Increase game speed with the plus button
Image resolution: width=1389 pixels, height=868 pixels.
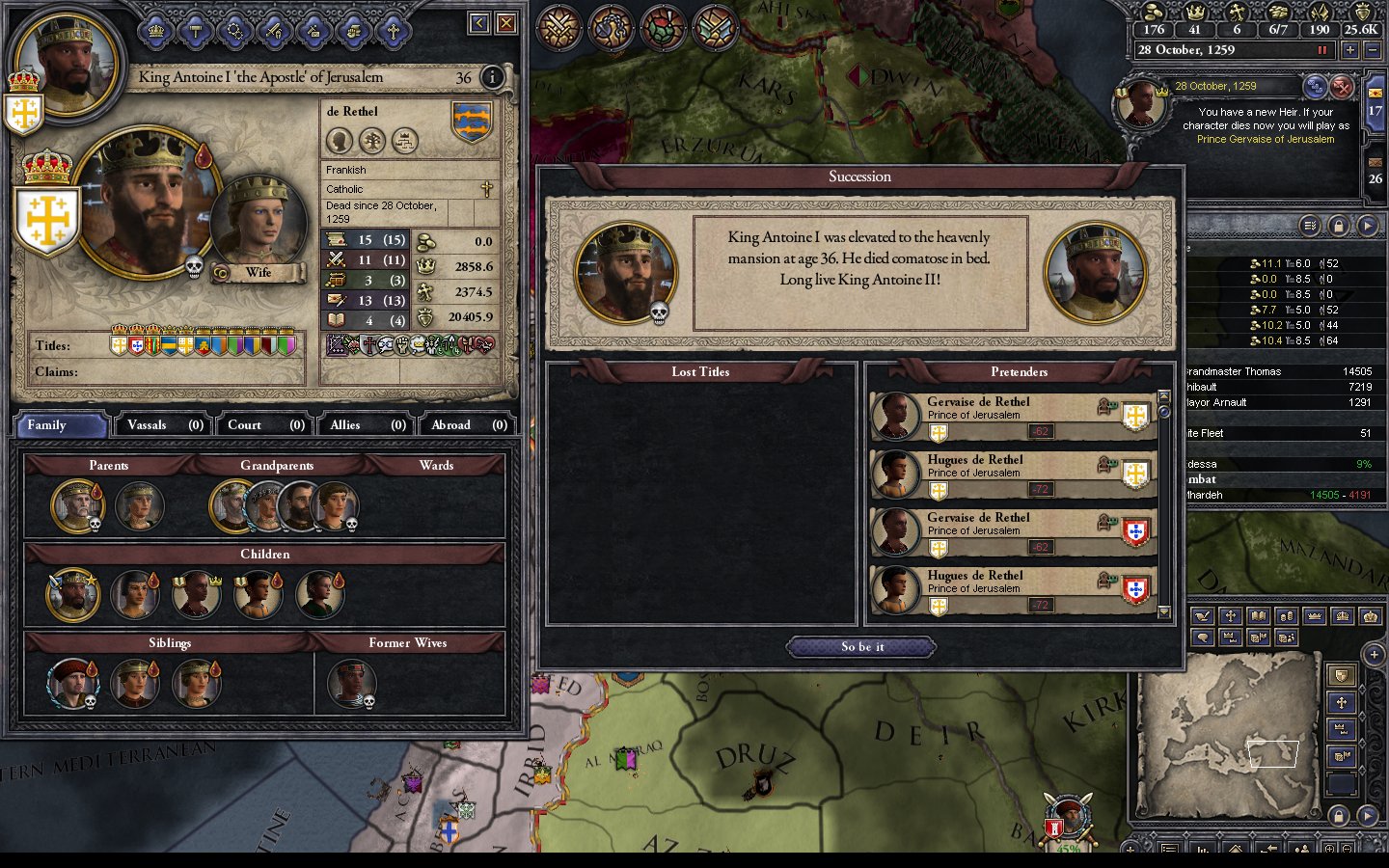pos(1349,50)
